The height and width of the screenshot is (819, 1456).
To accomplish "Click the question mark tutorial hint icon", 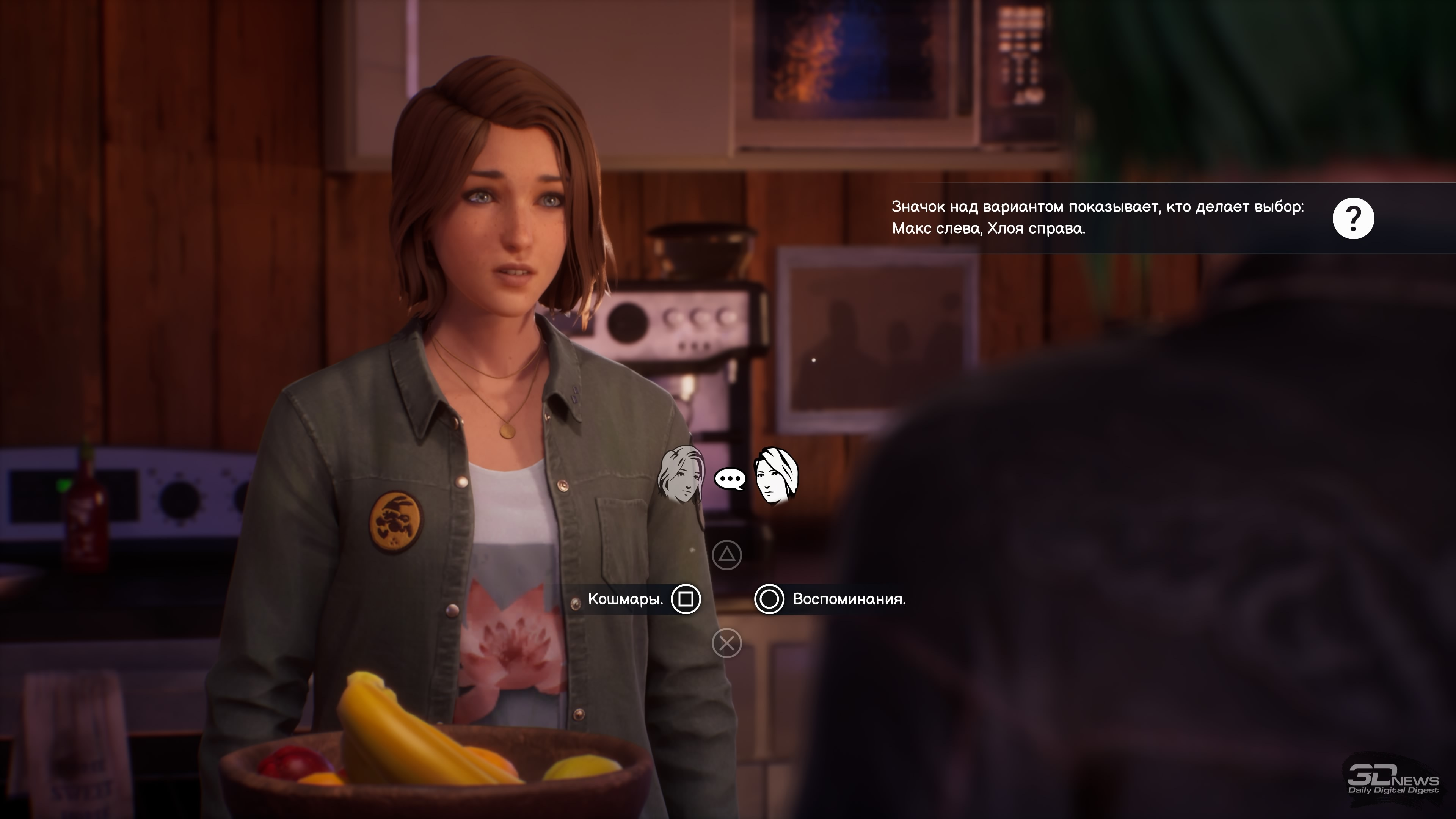I will pos(1353,218).
